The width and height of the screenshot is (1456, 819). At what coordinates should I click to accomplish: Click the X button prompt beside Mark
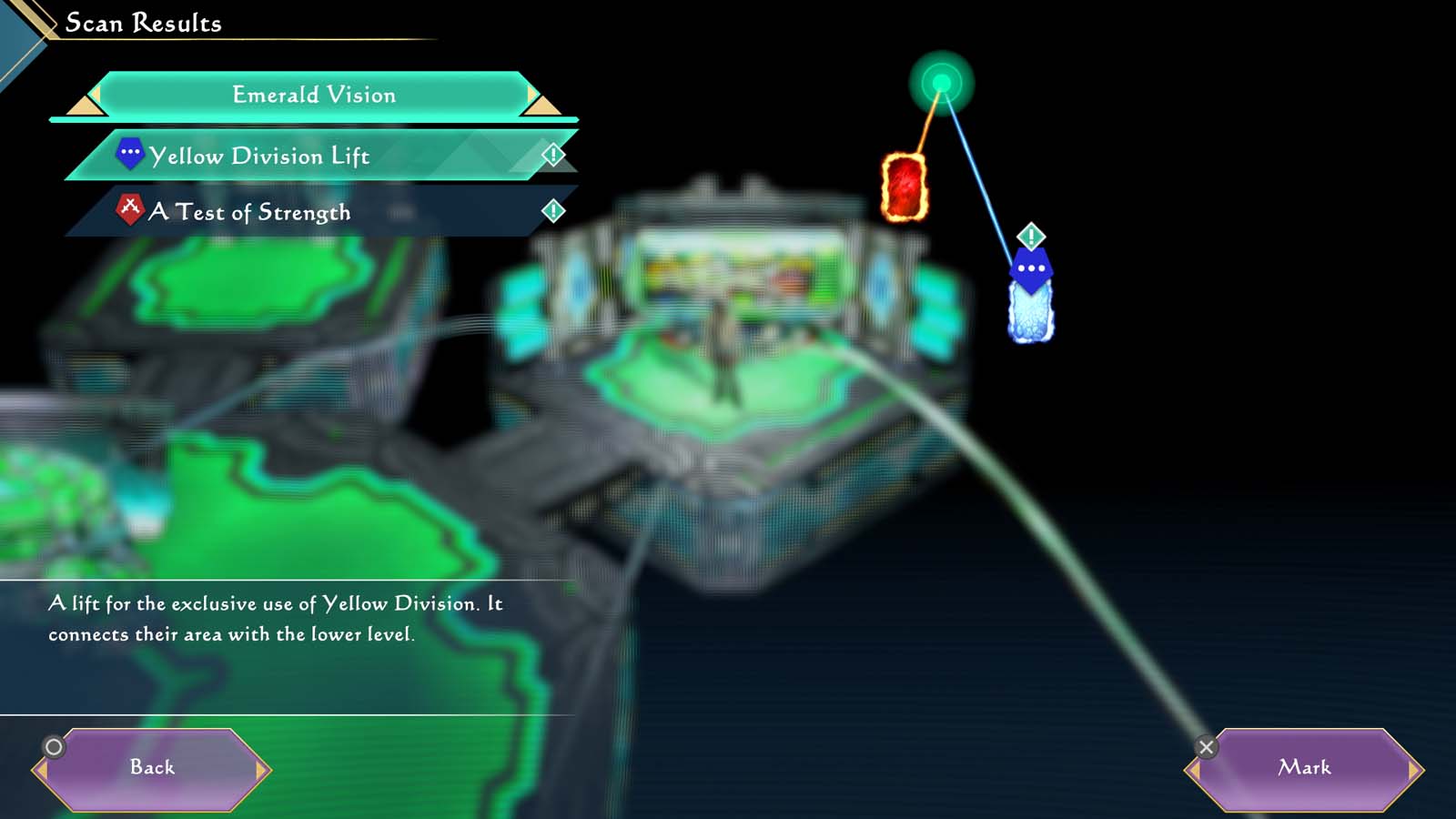1208,746
